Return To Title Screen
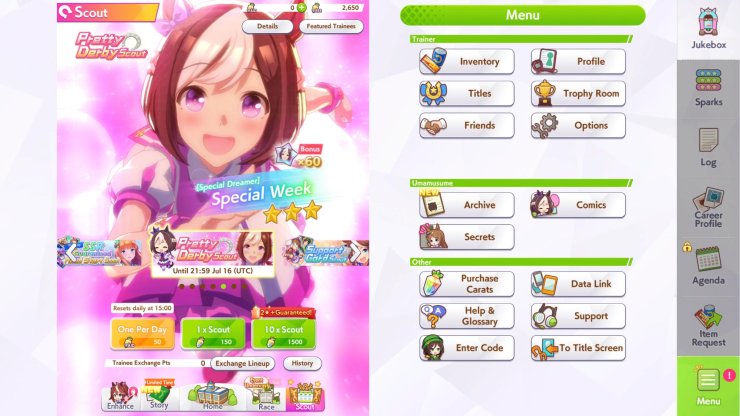 pos(578,348)
